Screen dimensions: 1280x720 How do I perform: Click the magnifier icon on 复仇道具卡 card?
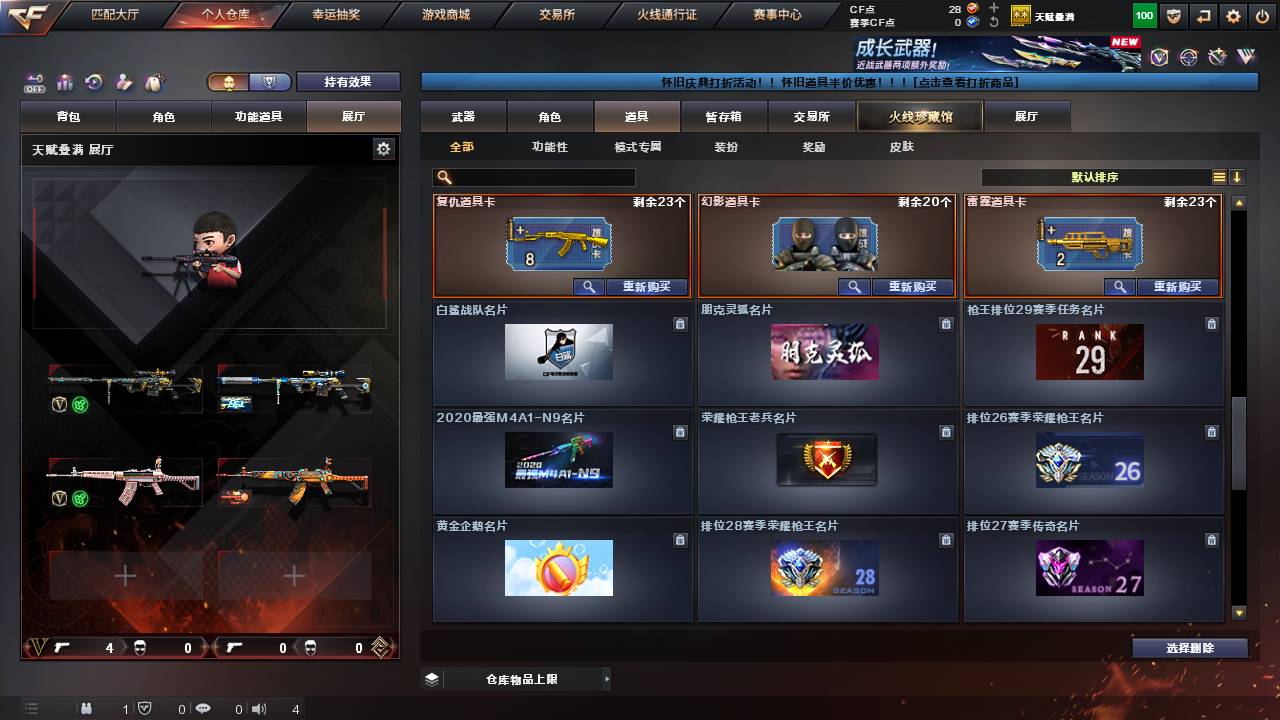click(589, 287)
